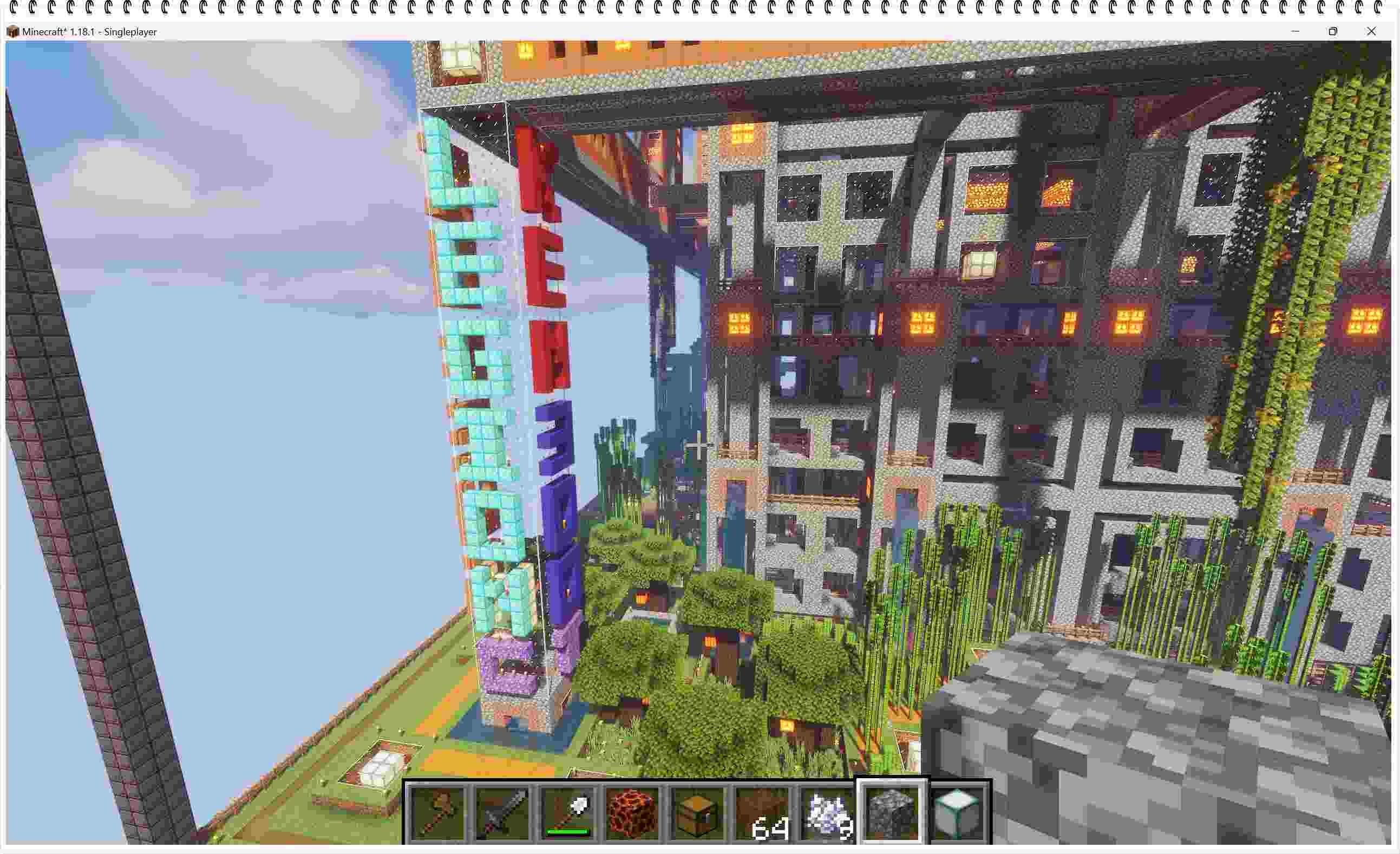Click the highlighted cobblestone hotbar slot
Screen dimensions: 1400x854
[x=891, y=811]
